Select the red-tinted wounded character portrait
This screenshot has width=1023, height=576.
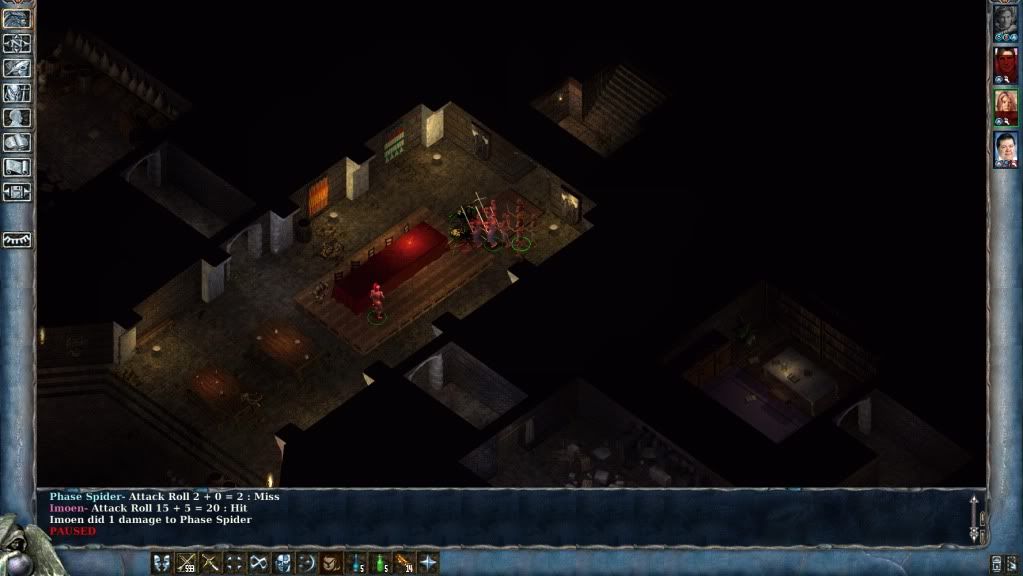coord(1005,65)
